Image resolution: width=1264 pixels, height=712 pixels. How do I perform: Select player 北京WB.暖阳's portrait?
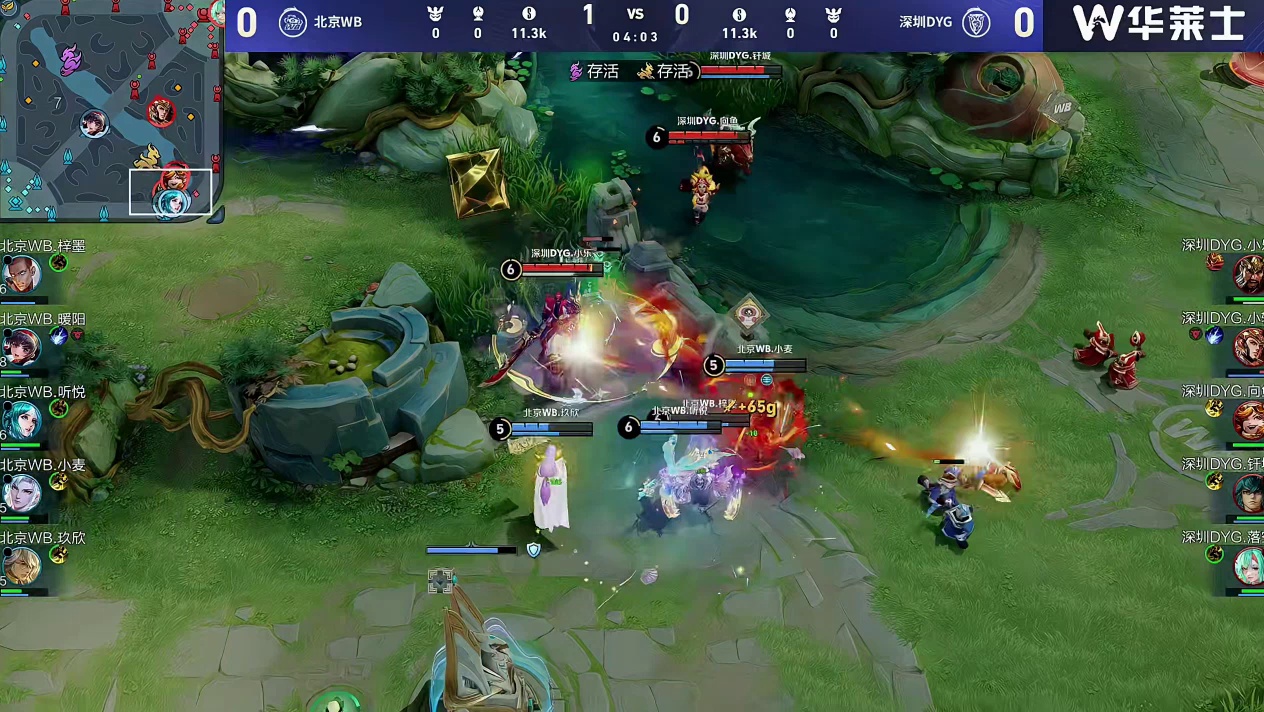(20, 346)
